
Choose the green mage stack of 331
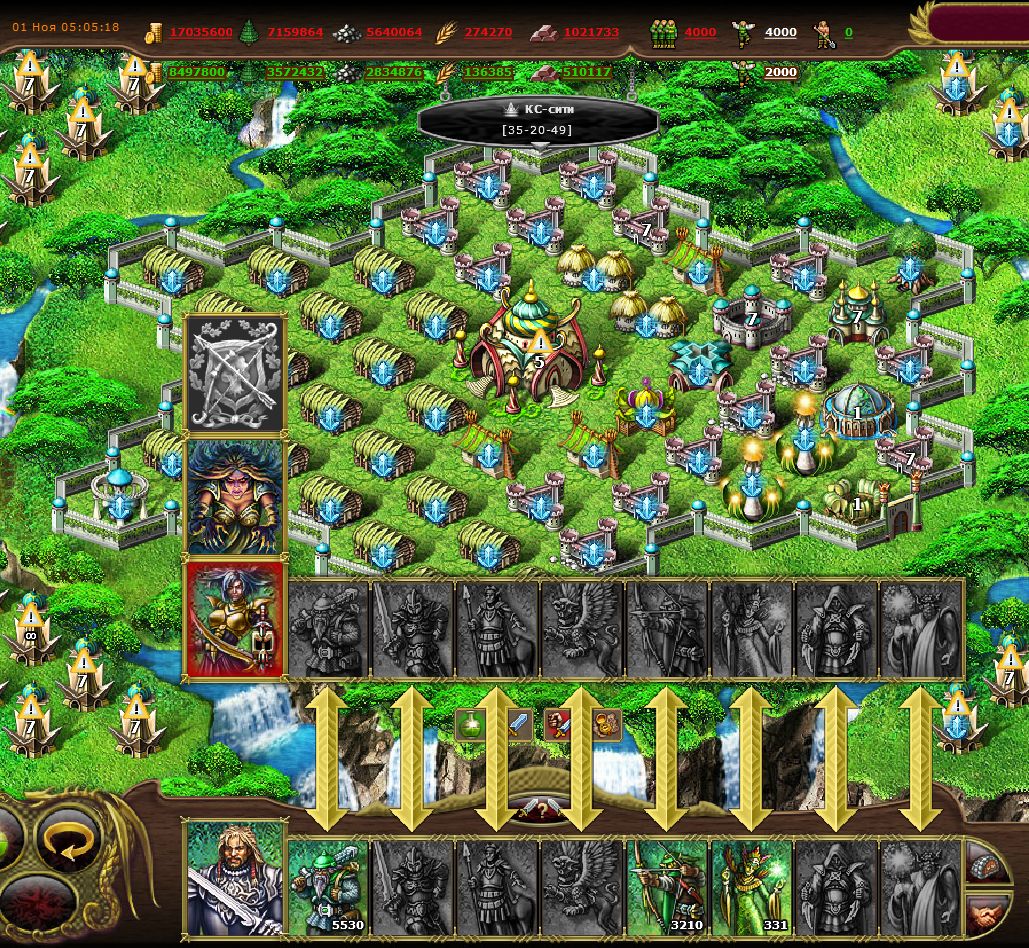tap(752, 886)
